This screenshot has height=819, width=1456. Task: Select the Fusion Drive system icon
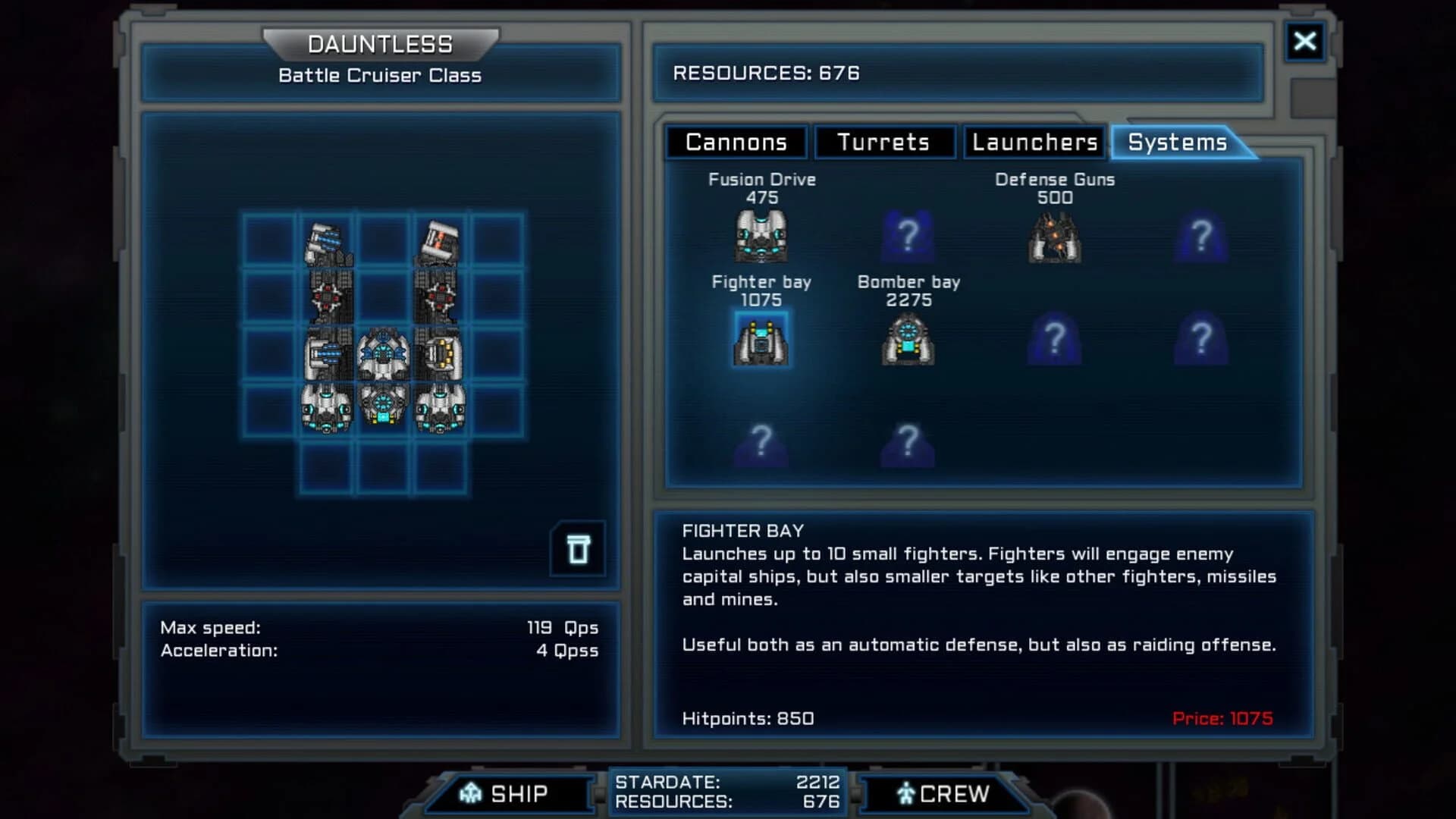coord(760,235)
